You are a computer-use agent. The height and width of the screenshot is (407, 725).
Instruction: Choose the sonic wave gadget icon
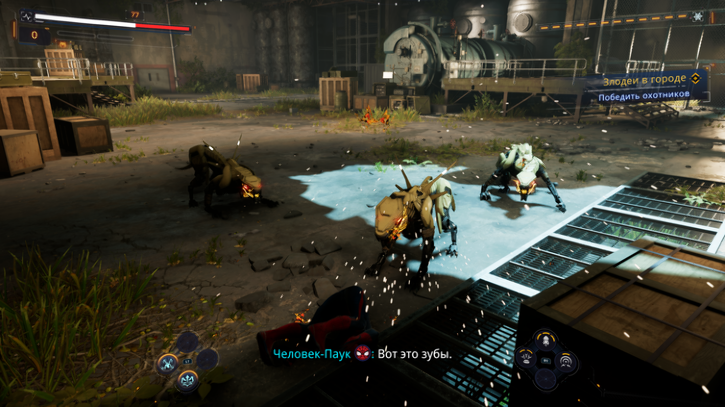point(566,359)
